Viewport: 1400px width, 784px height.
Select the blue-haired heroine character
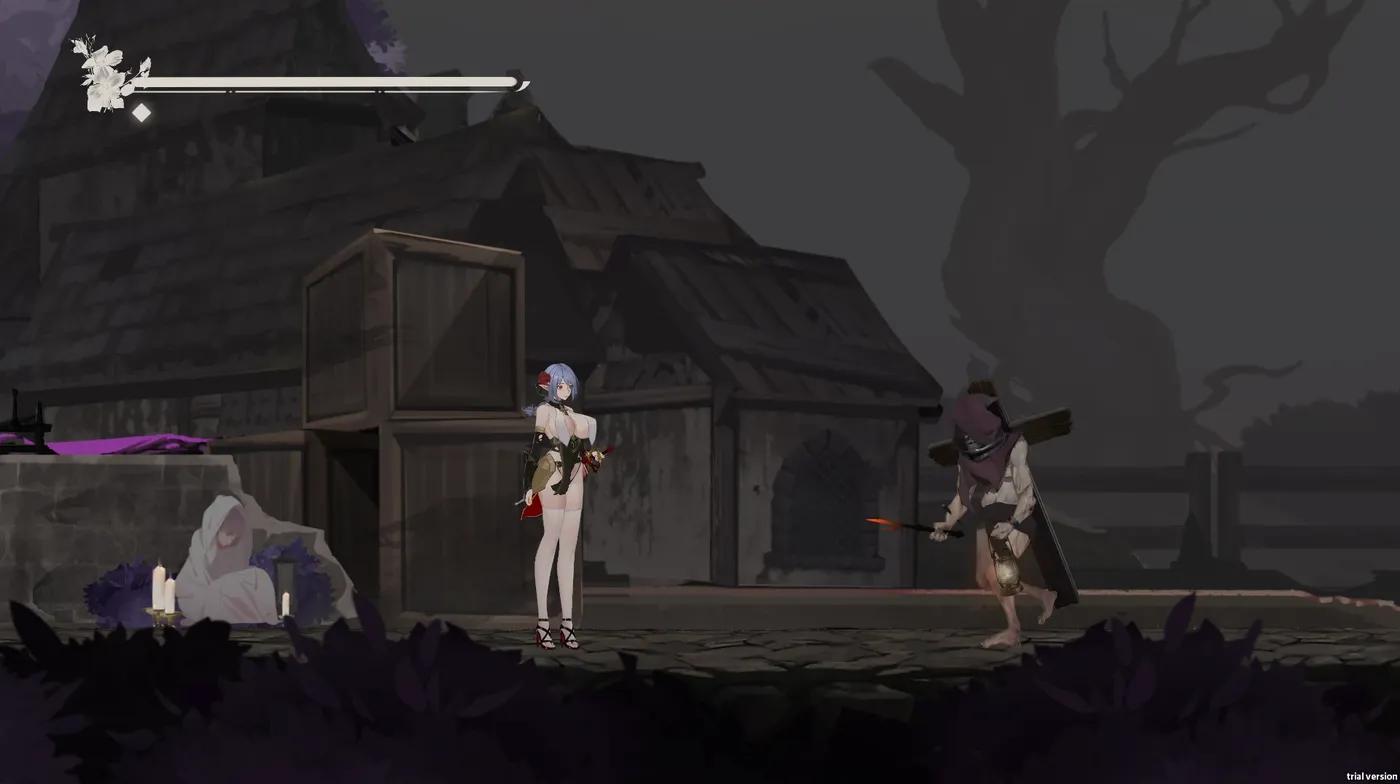click(560, 470)
